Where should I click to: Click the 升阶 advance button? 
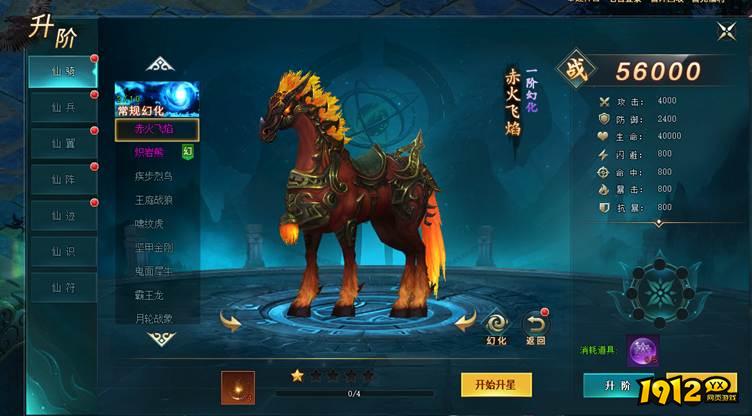tap(617, 385)
